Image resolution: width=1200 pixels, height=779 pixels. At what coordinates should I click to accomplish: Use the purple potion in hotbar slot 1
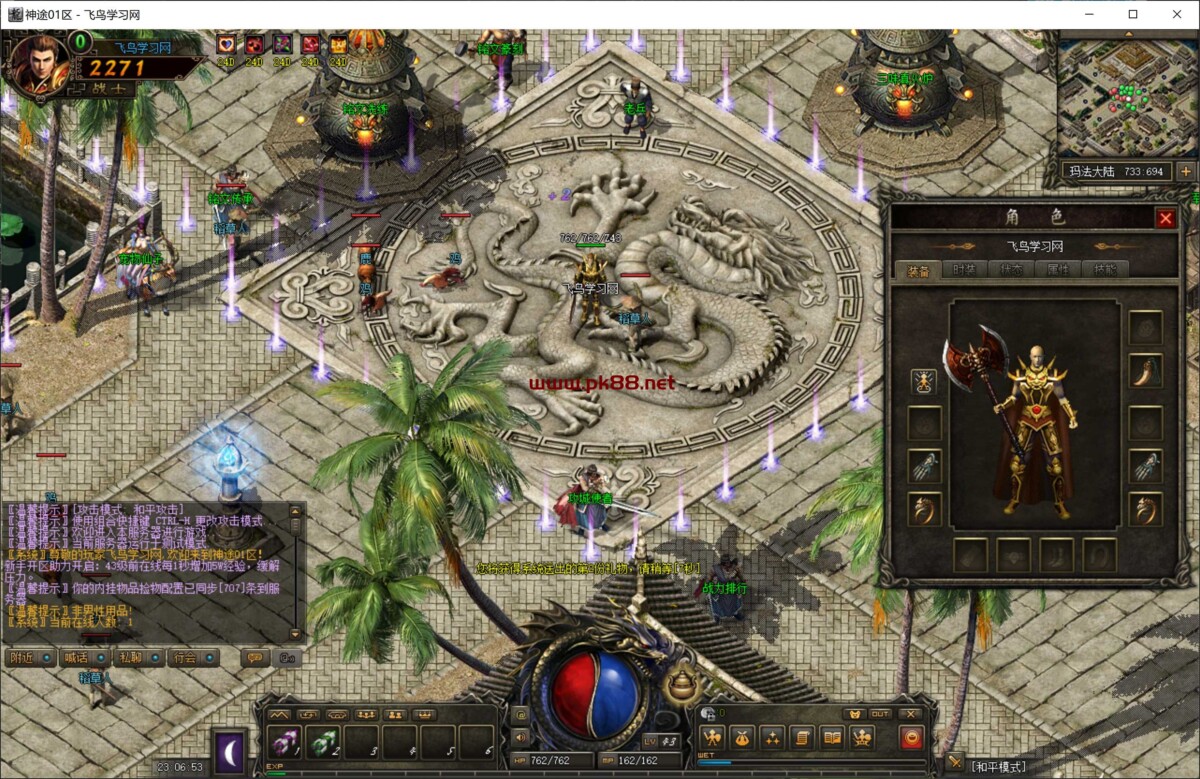[x=285, y=741]
